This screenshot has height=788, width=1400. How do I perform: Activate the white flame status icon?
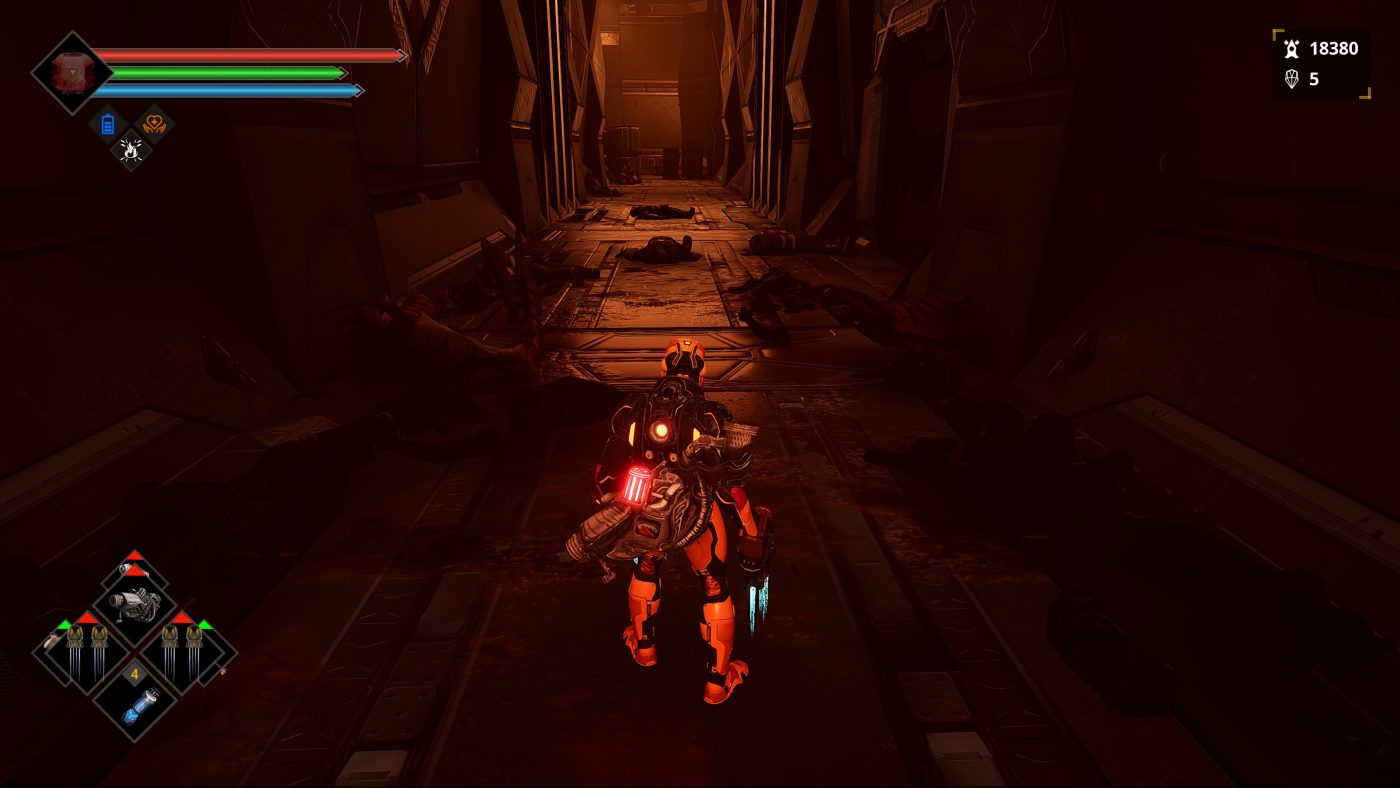click(x=130, y=150)
